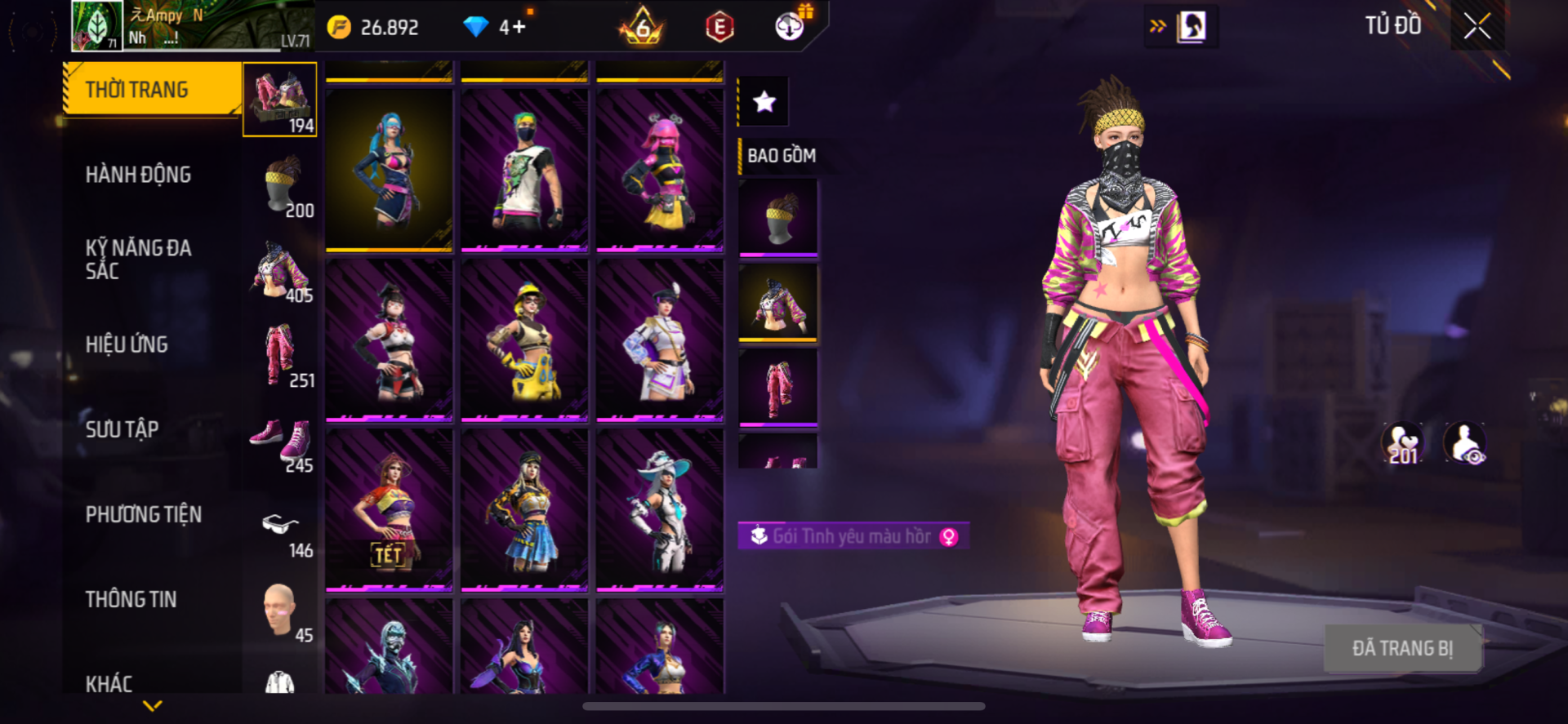The height and width of the screenshot is (724, 1568).
Task: Open the PHƯƠNG TIỆN category
Action: (143, 514)
